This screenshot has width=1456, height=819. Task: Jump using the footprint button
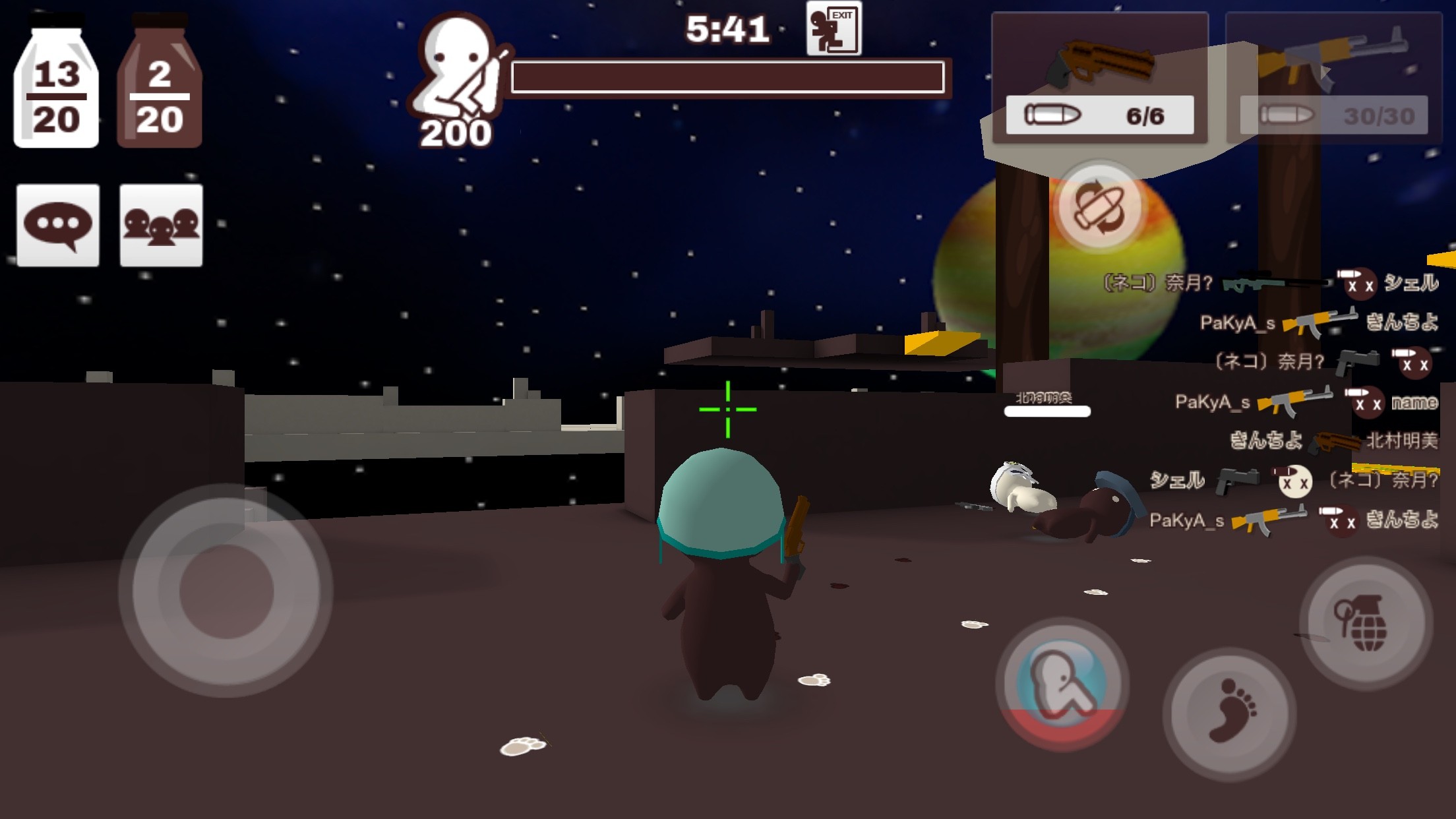pyautogui.click(x=1230, y=713)
